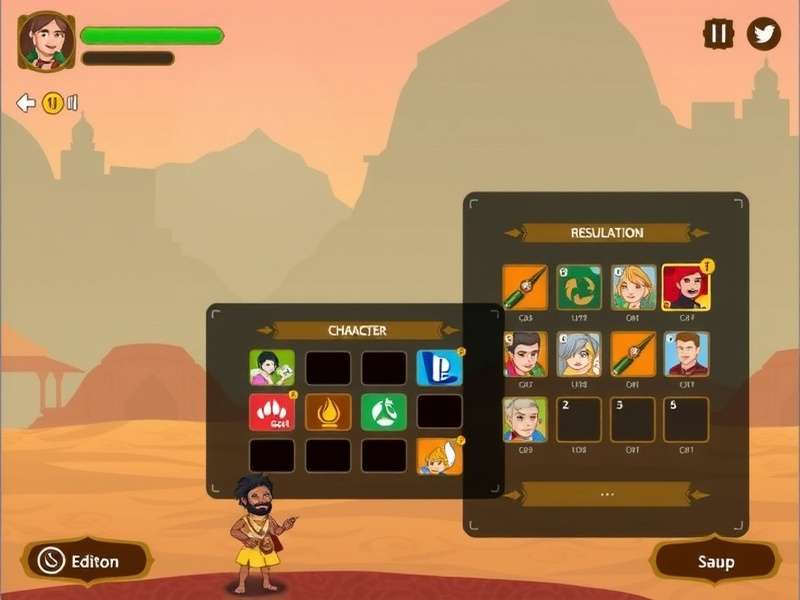Select the green leaf flask icon
Image resolution: width=800 pixels, height=600 pixels.
pos(384,411)
